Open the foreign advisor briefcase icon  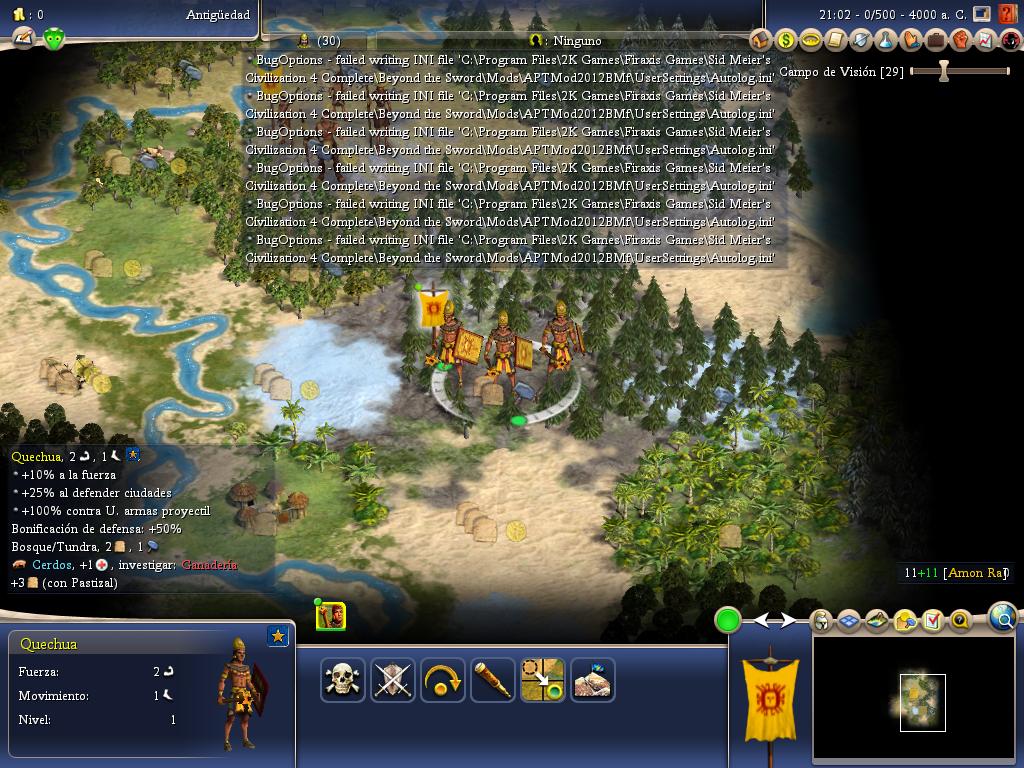point(936,40)
